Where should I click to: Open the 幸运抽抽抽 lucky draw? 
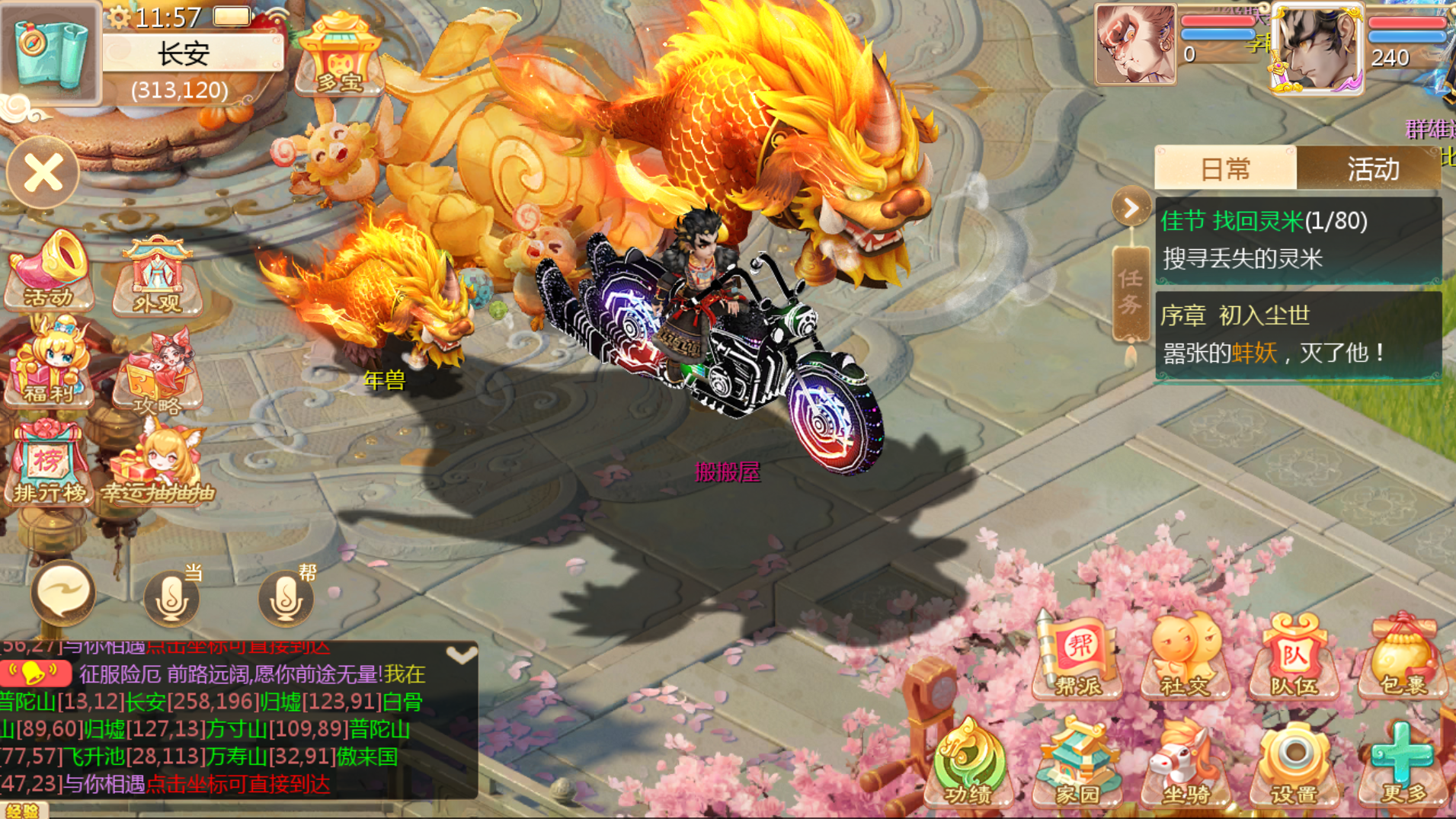pos(158,466)
